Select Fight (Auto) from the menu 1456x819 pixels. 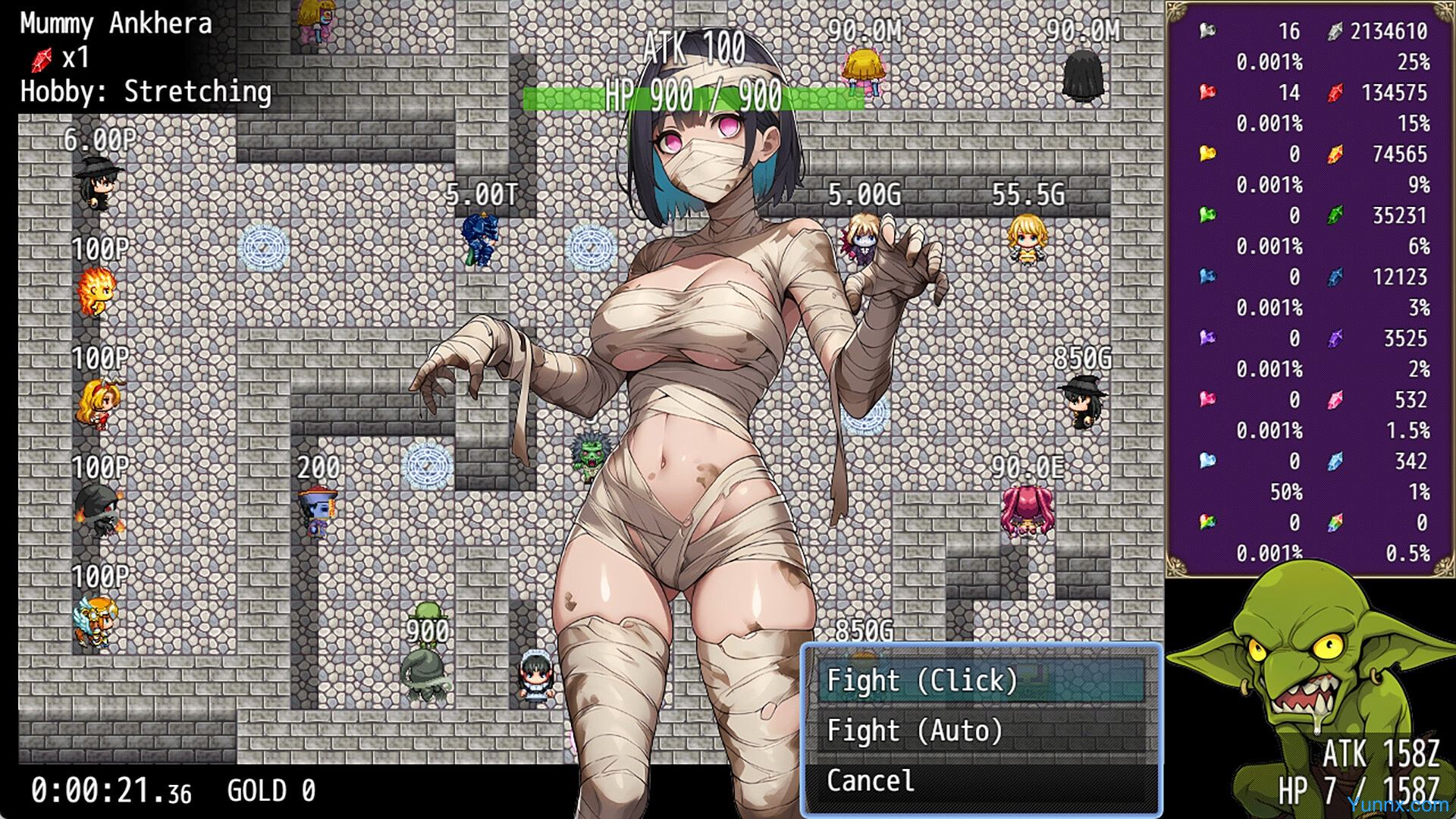(981, 730)
